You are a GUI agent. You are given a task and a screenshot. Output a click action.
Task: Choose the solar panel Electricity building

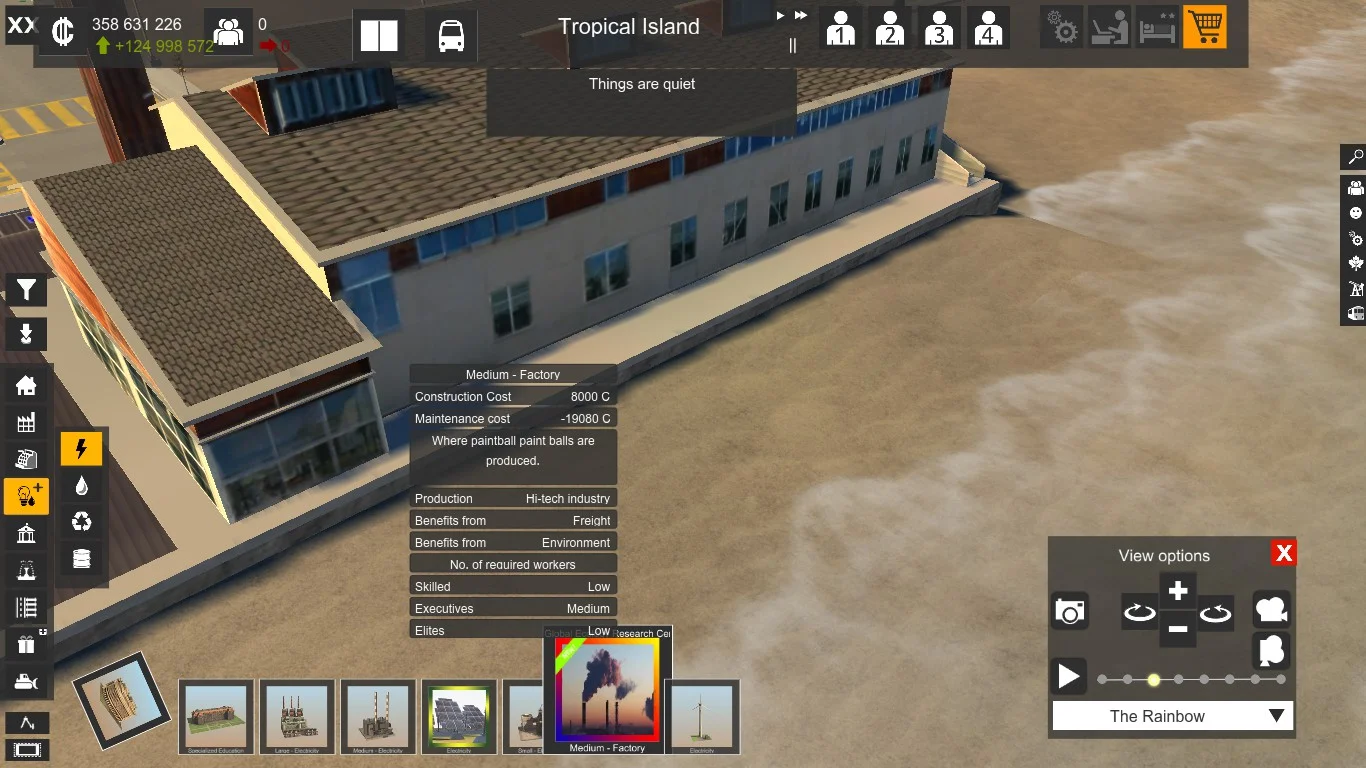click(459, 717)
